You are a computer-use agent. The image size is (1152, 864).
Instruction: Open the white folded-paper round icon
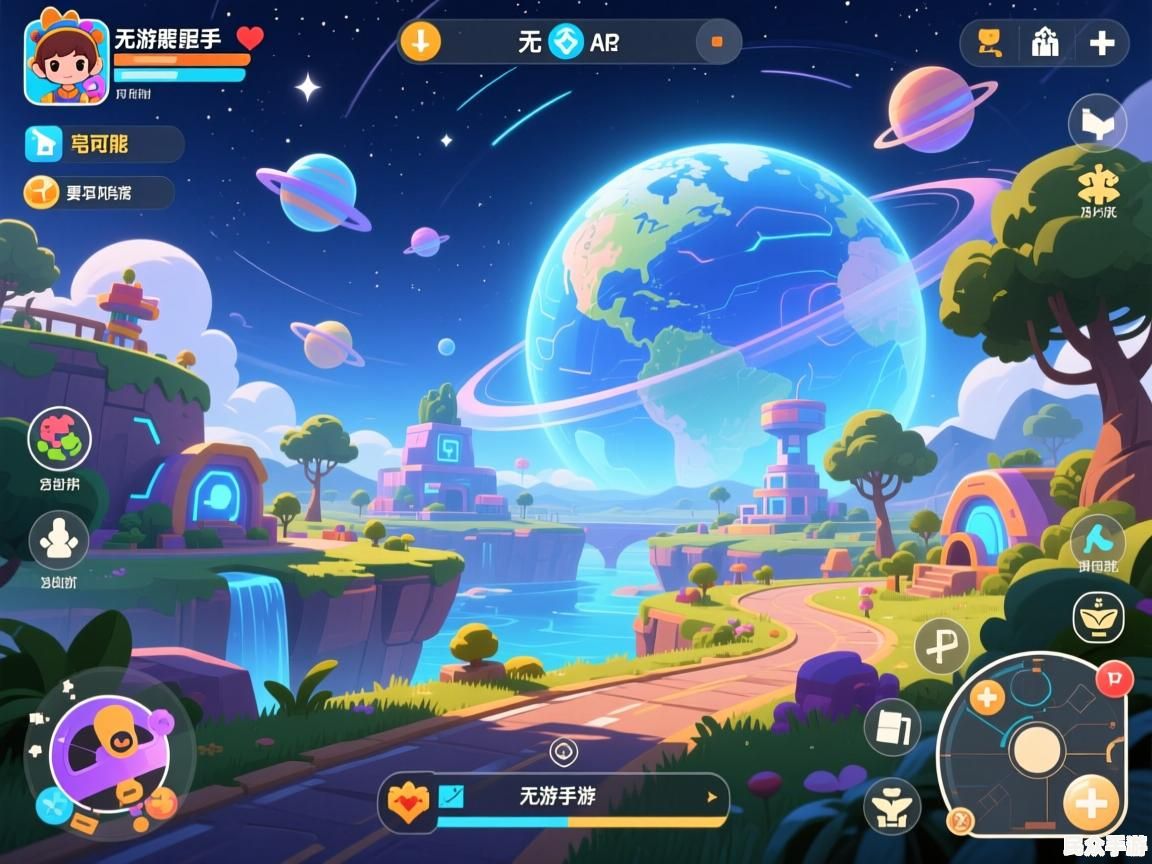click(891, 727)
